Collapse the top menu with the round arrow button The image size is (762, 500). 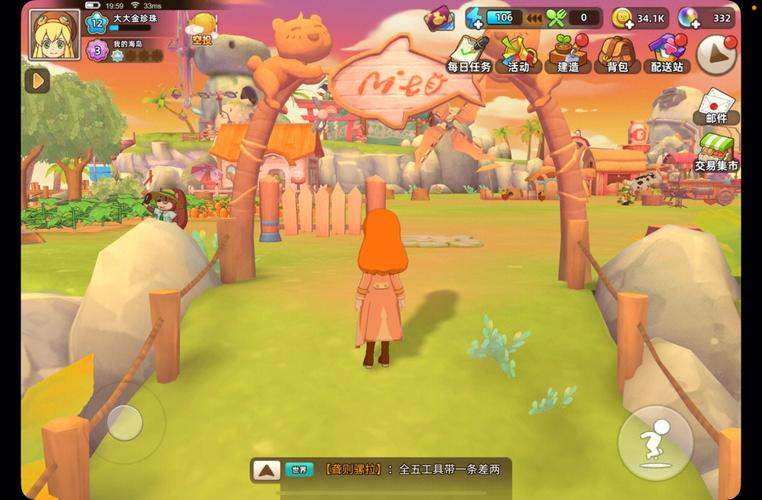point(716,55)
